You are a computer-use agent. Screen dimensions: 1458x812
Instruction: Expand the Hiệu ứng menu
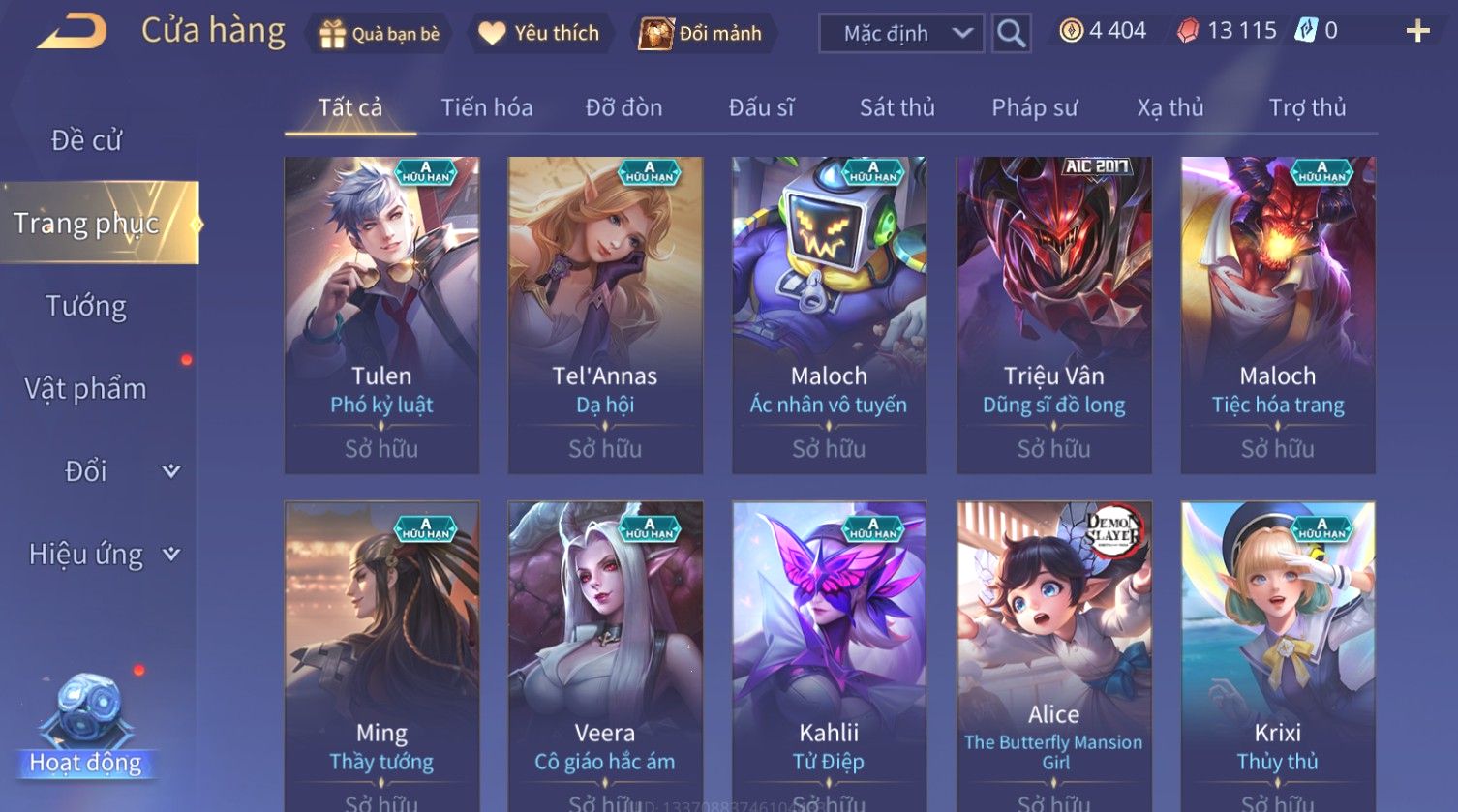(104, 555)
